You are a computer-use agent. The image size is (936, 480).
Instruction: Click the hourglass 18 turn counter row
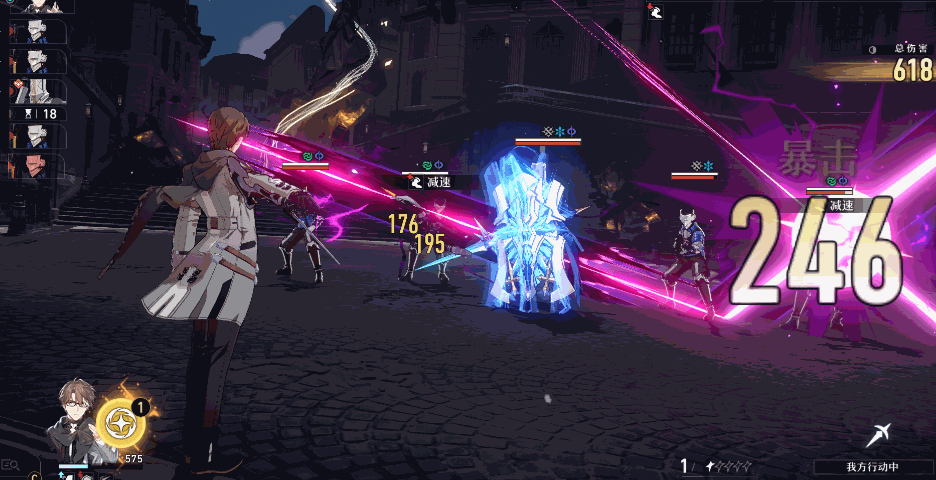[x=38, y=114]
